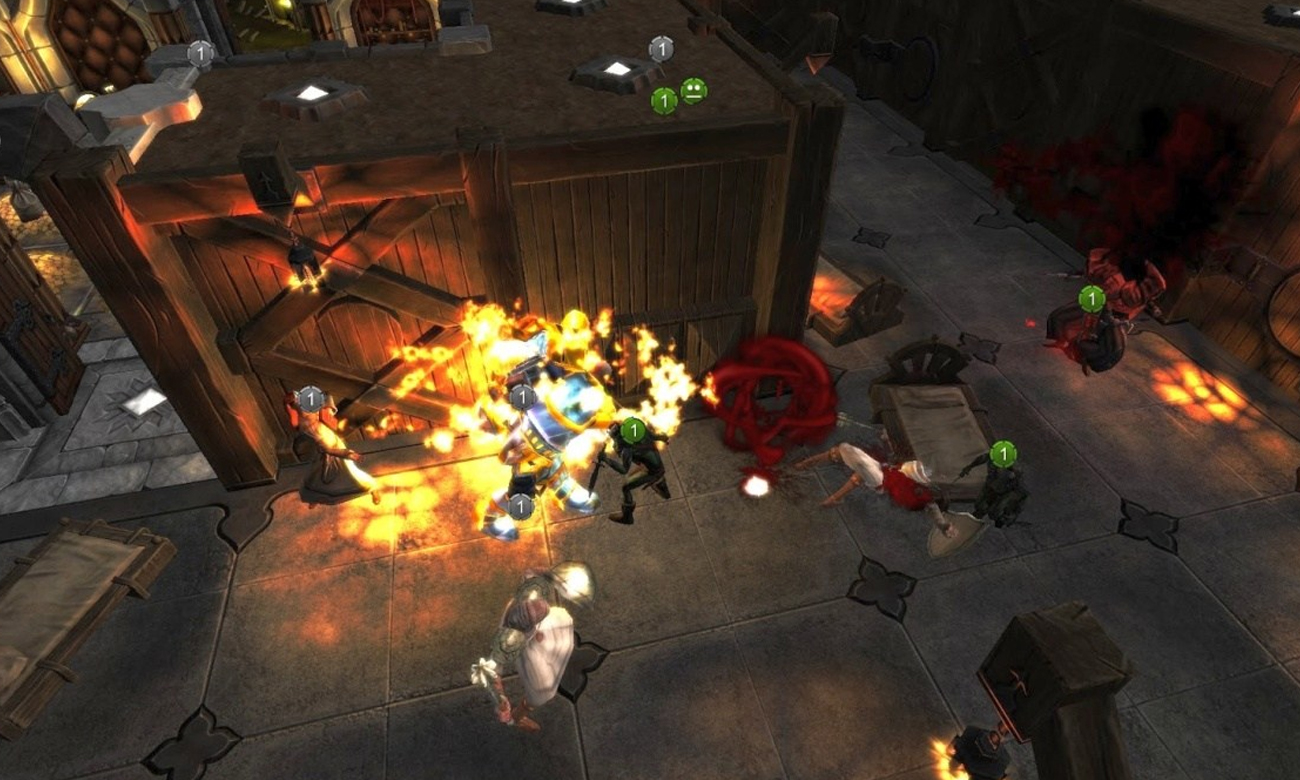1300x780 pixels.
Task: Select the green "1" badge beside the emote
Action: tap(663, 98)
